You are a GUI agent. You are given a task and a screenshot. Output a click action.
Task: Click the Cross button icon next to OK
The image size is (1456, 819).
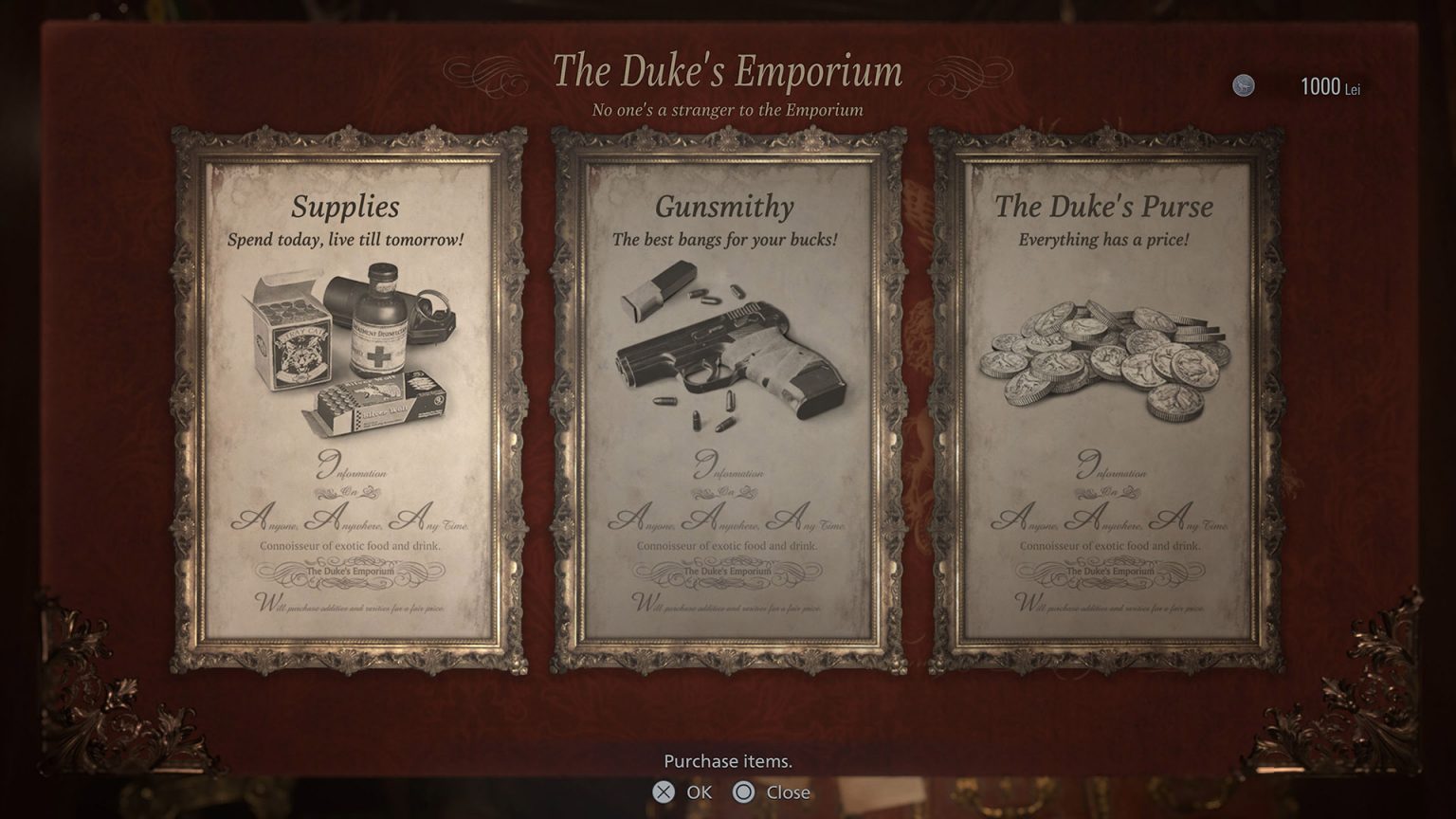pyautogui.click(x=662, y=793)
